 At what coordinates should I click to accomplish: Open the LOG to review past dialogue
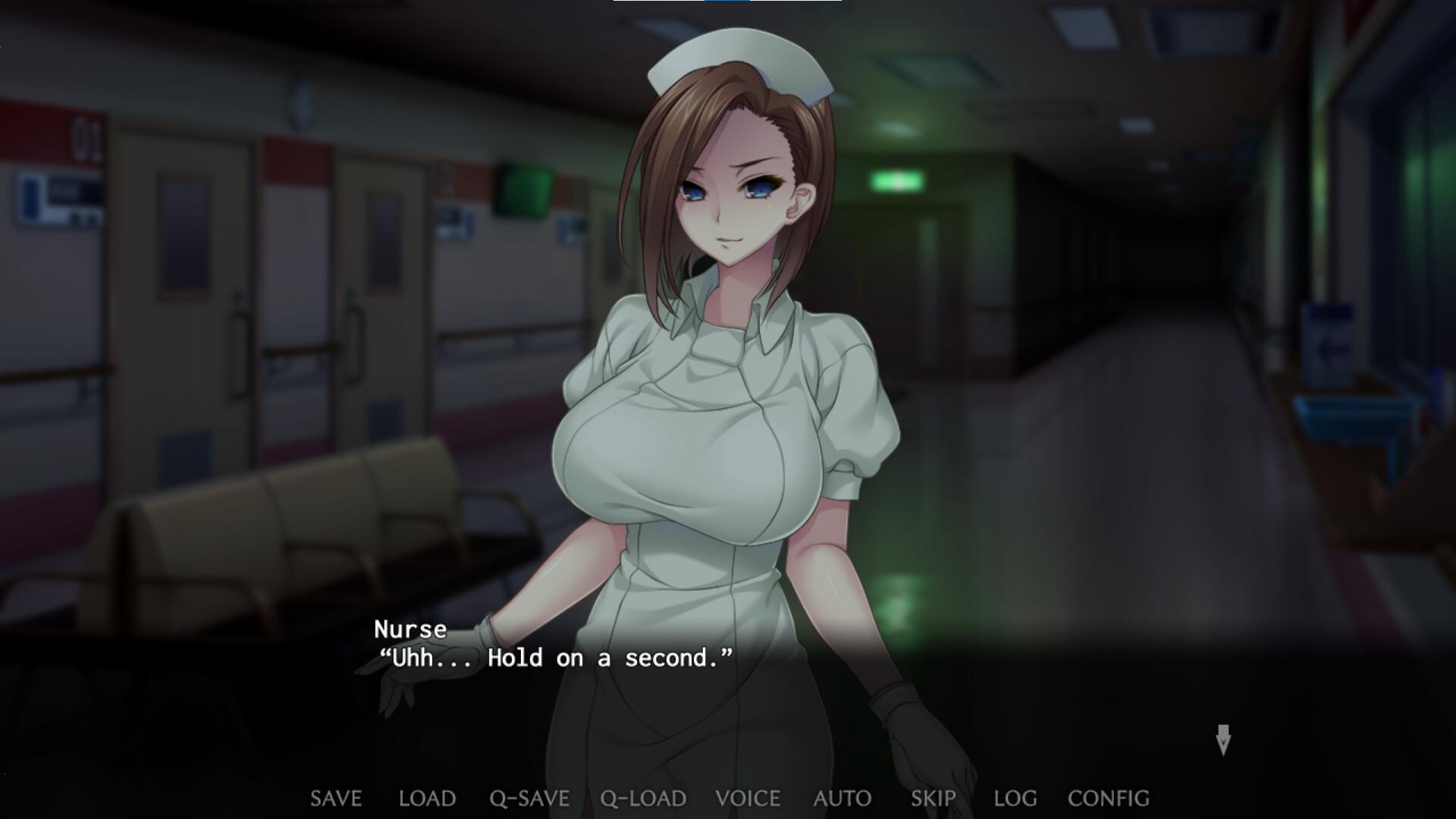(1016, 798)
